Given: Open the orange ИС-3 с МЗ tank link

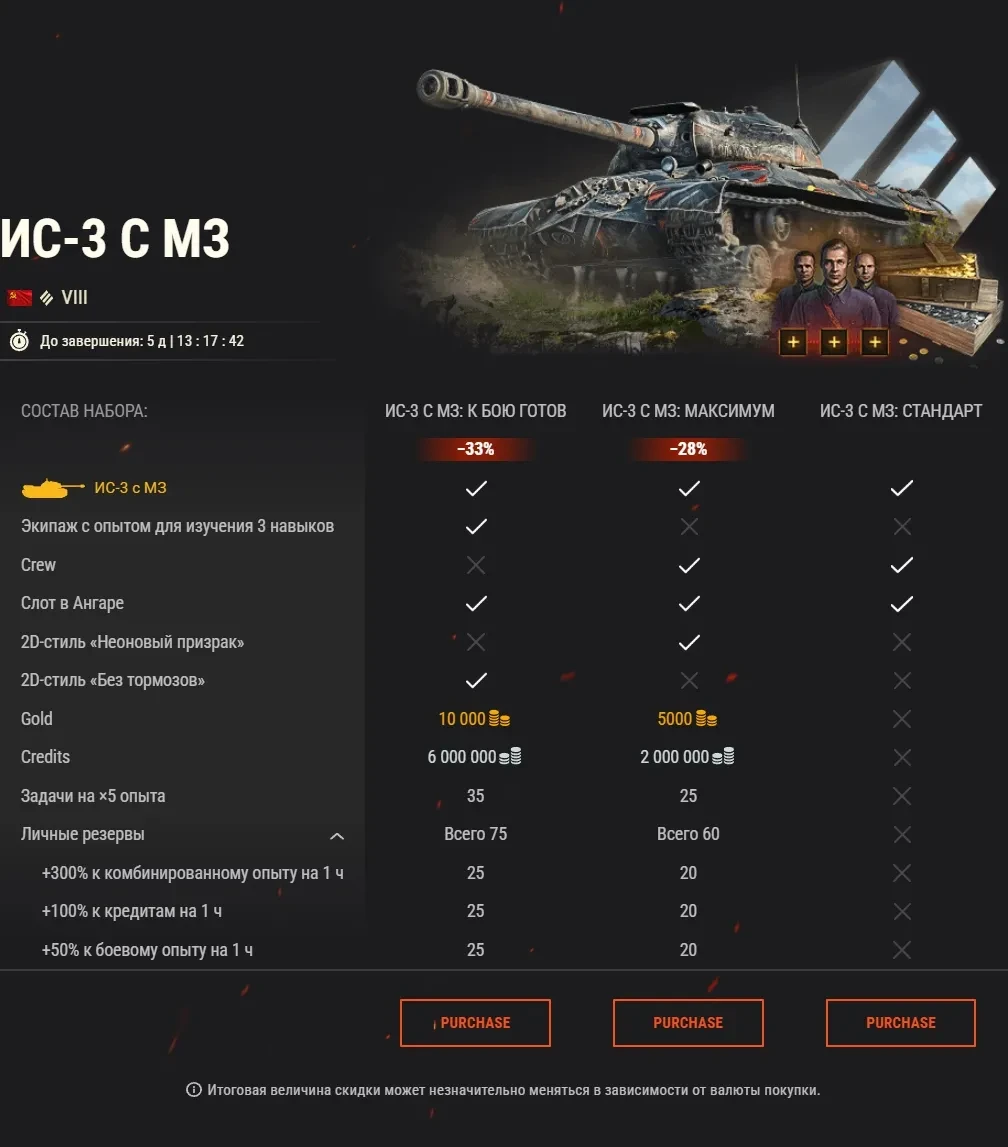Looking at the screenshot, I should pyautogui.click(x=130, y=488).
